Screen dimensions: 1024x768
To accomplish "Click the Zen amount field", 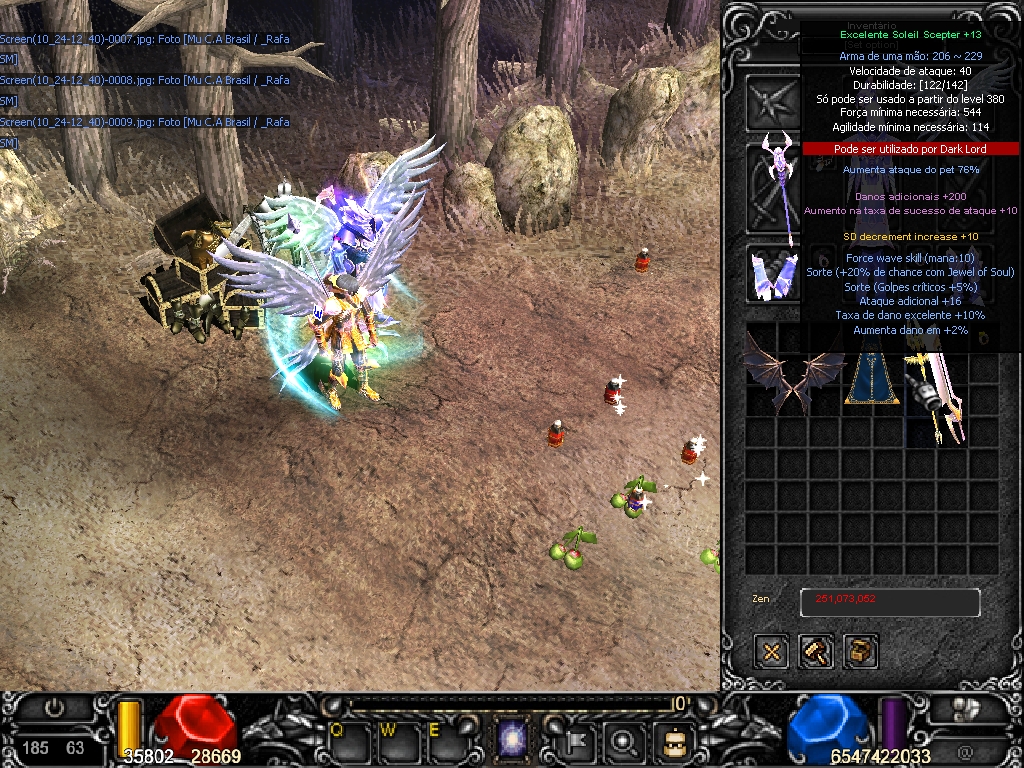I will (x=889, y=602).
